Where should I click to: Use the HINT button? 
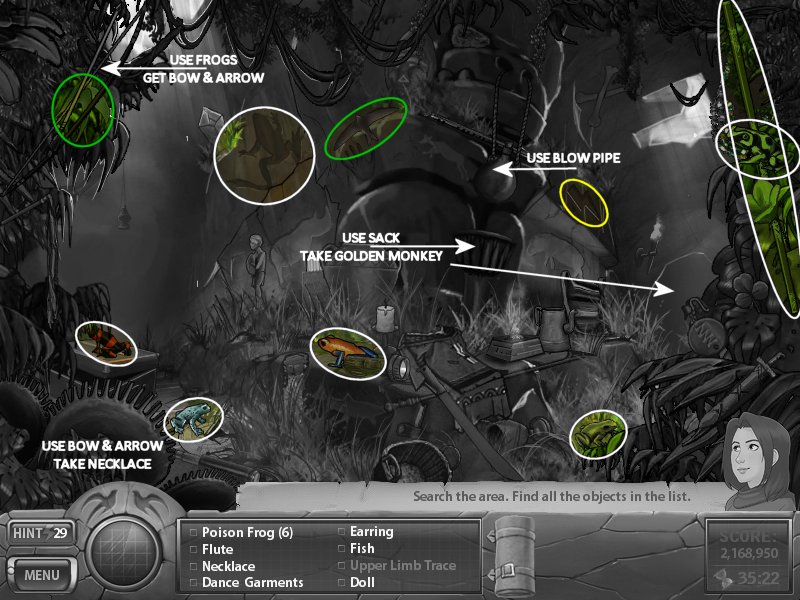click(x=40, y=534)
